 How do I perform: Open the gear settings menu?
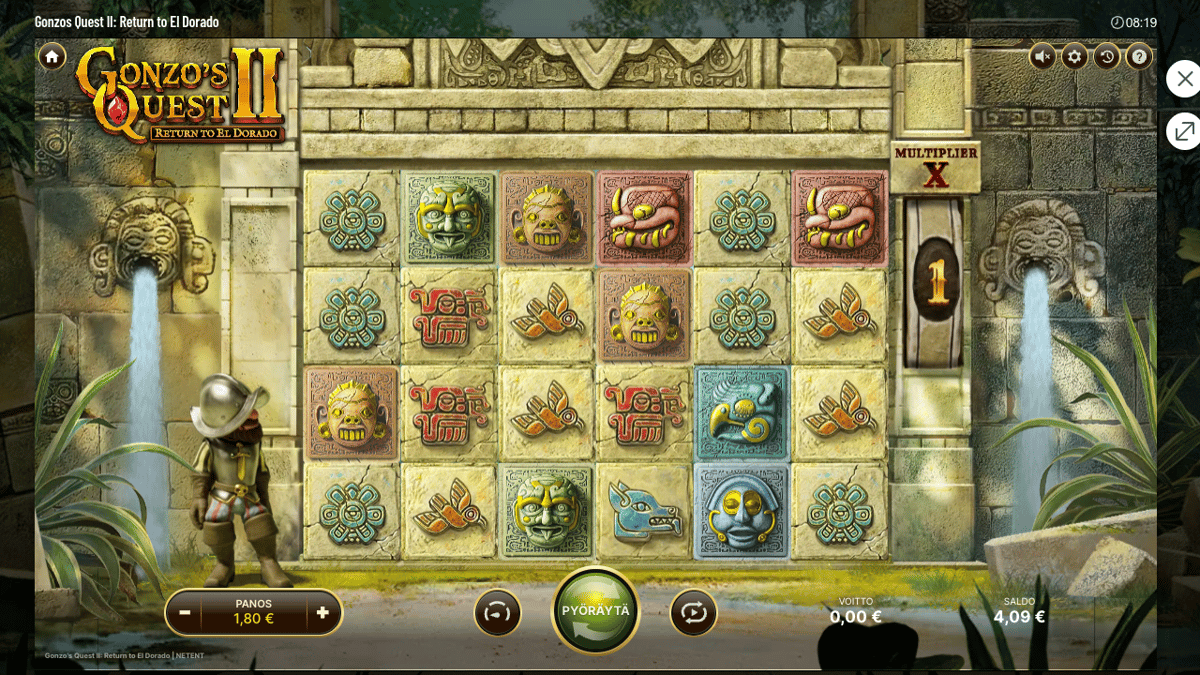(1075, 56)
